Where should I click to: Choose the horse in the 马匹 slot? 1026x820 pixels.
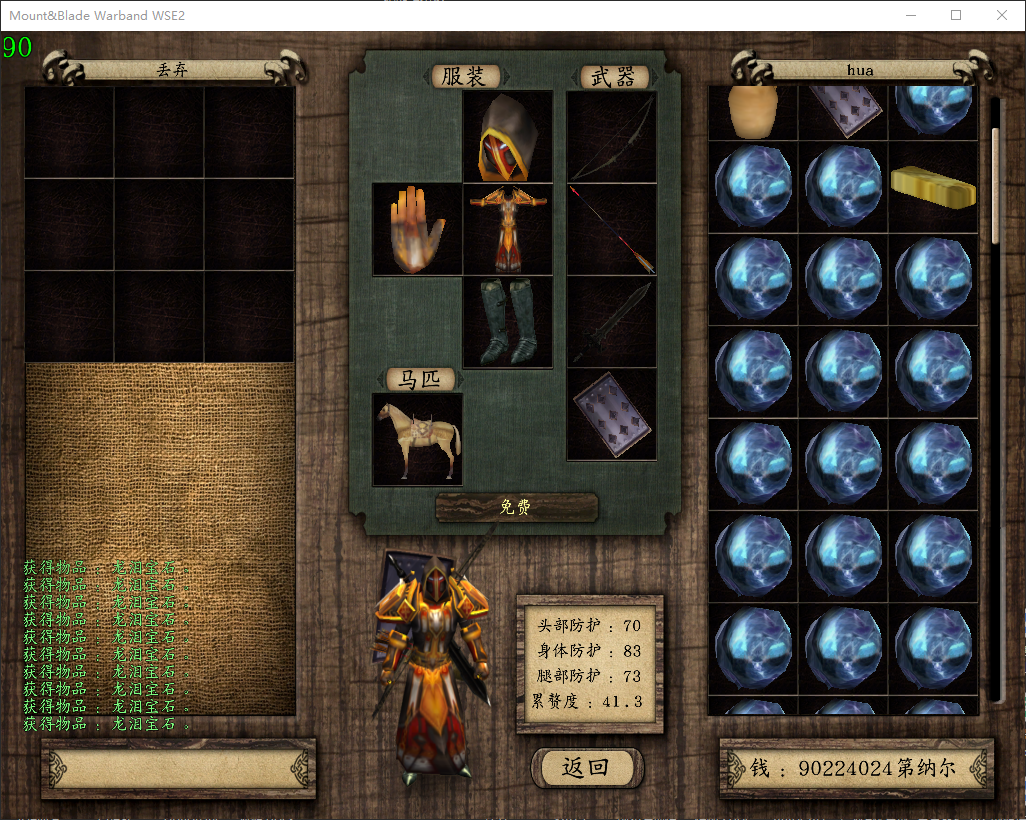click(417, 439)
